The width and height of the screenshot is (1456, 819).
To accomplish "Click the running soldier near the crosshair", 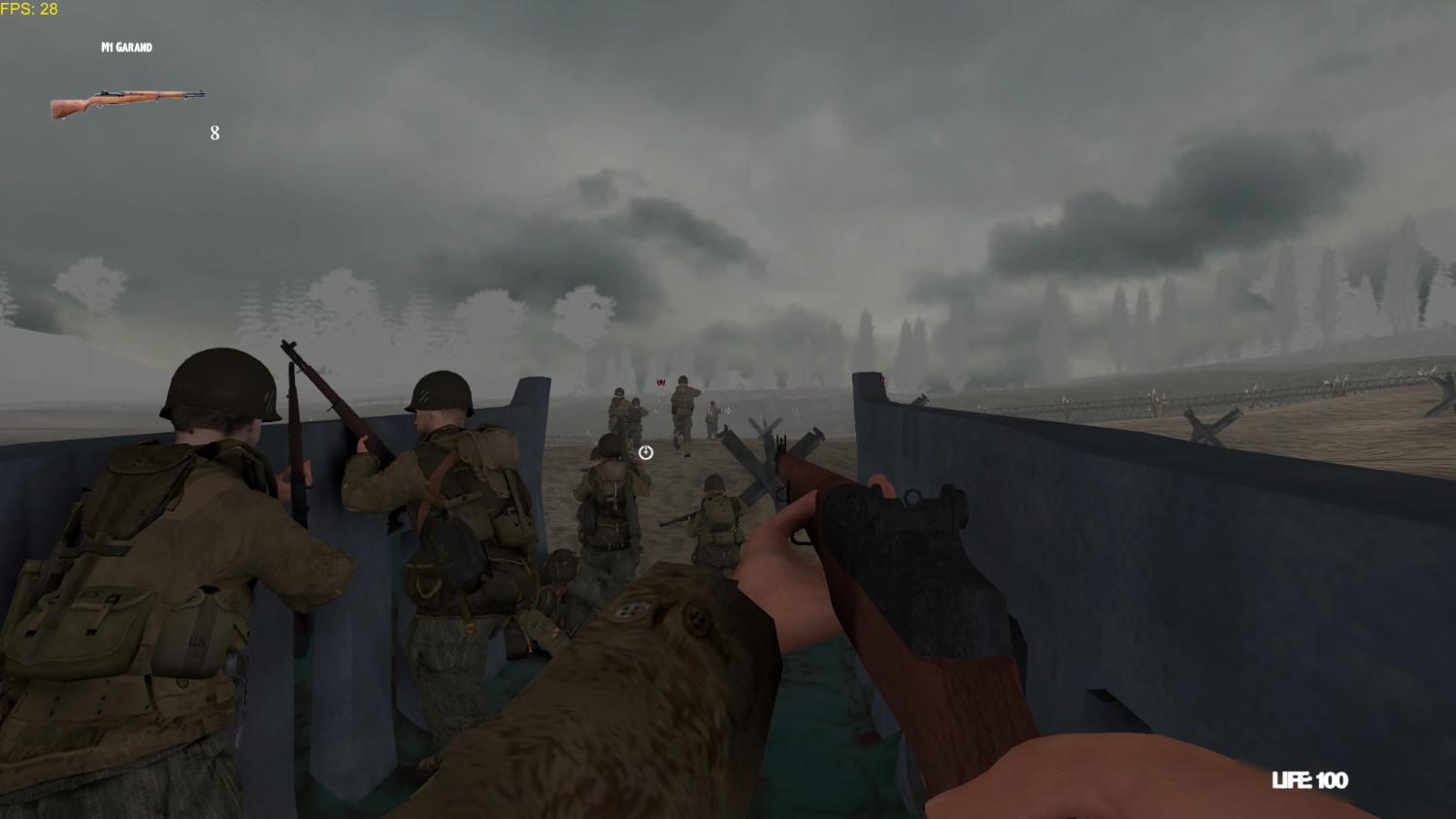I will click(x=685, y=408).
